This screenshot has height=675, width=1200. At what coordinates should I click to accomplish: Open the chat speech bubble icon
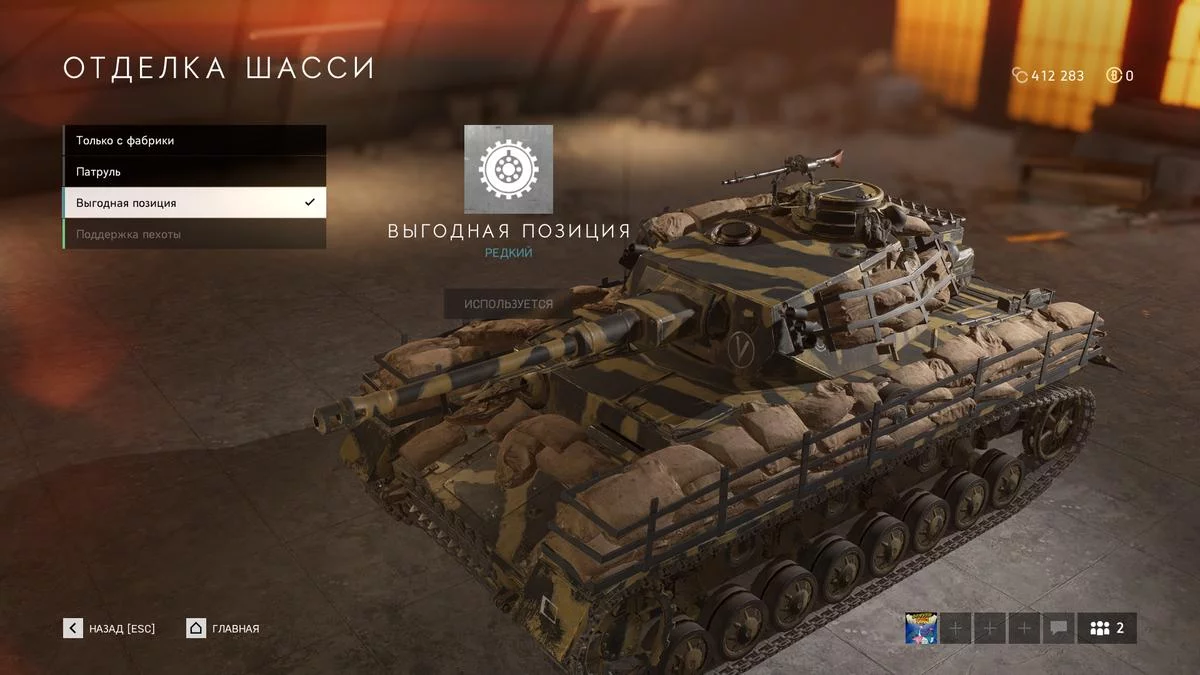(x=1058, y=629)
